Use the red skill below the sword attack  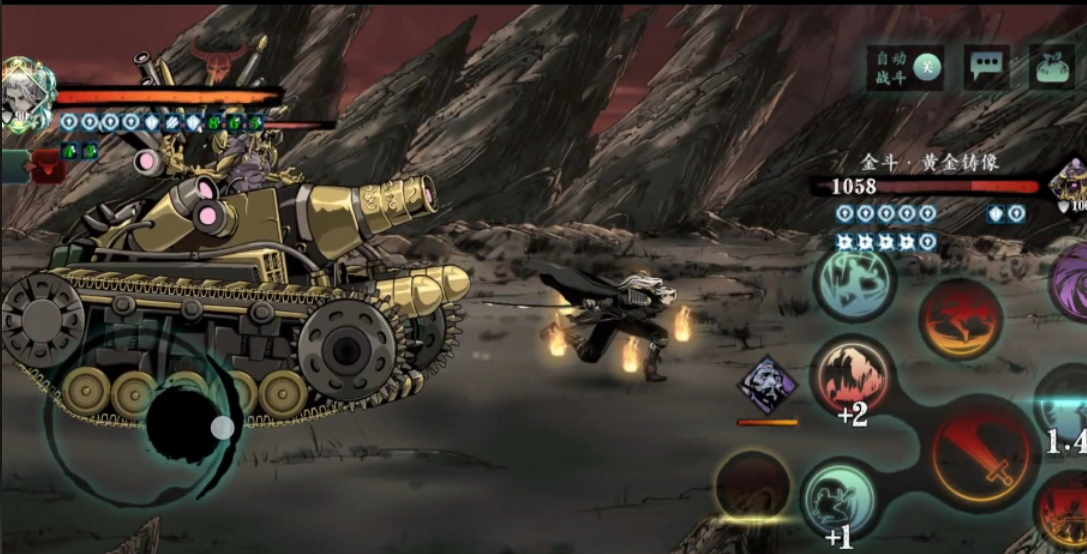click(1063, 516)
